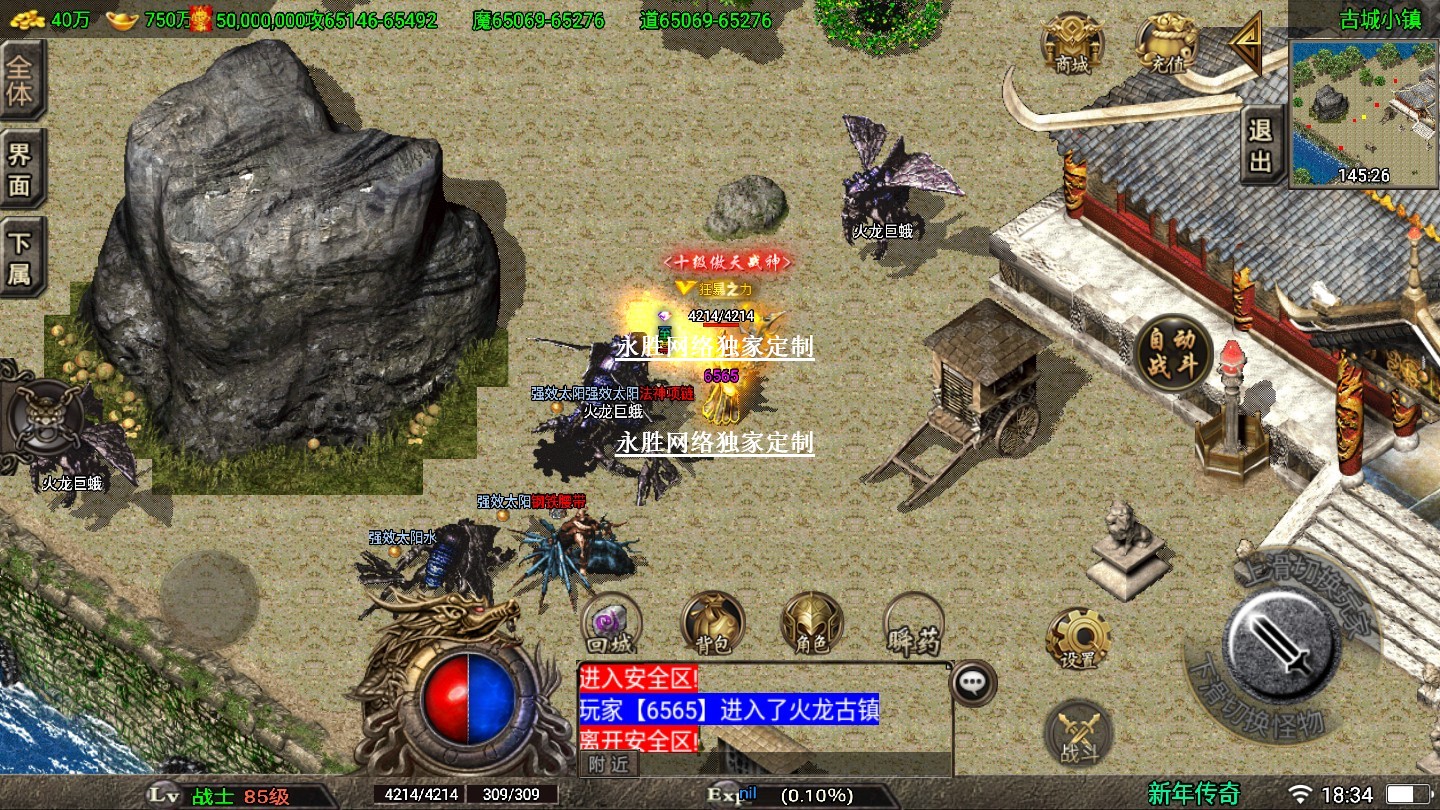Tap the 瞬药 instant potion button

click(914, 623)
